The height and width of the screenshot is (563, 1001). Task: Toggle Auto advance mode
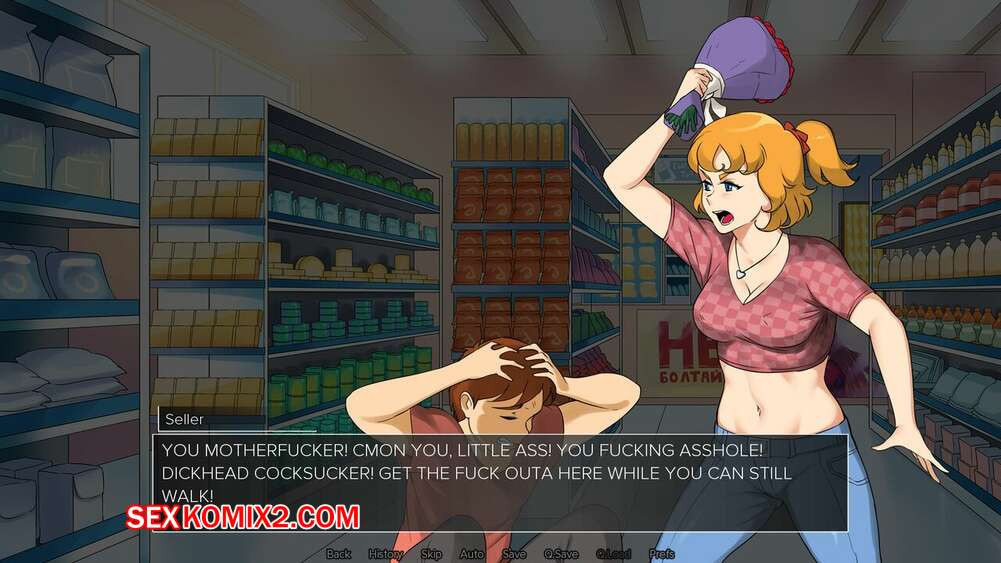471,554
